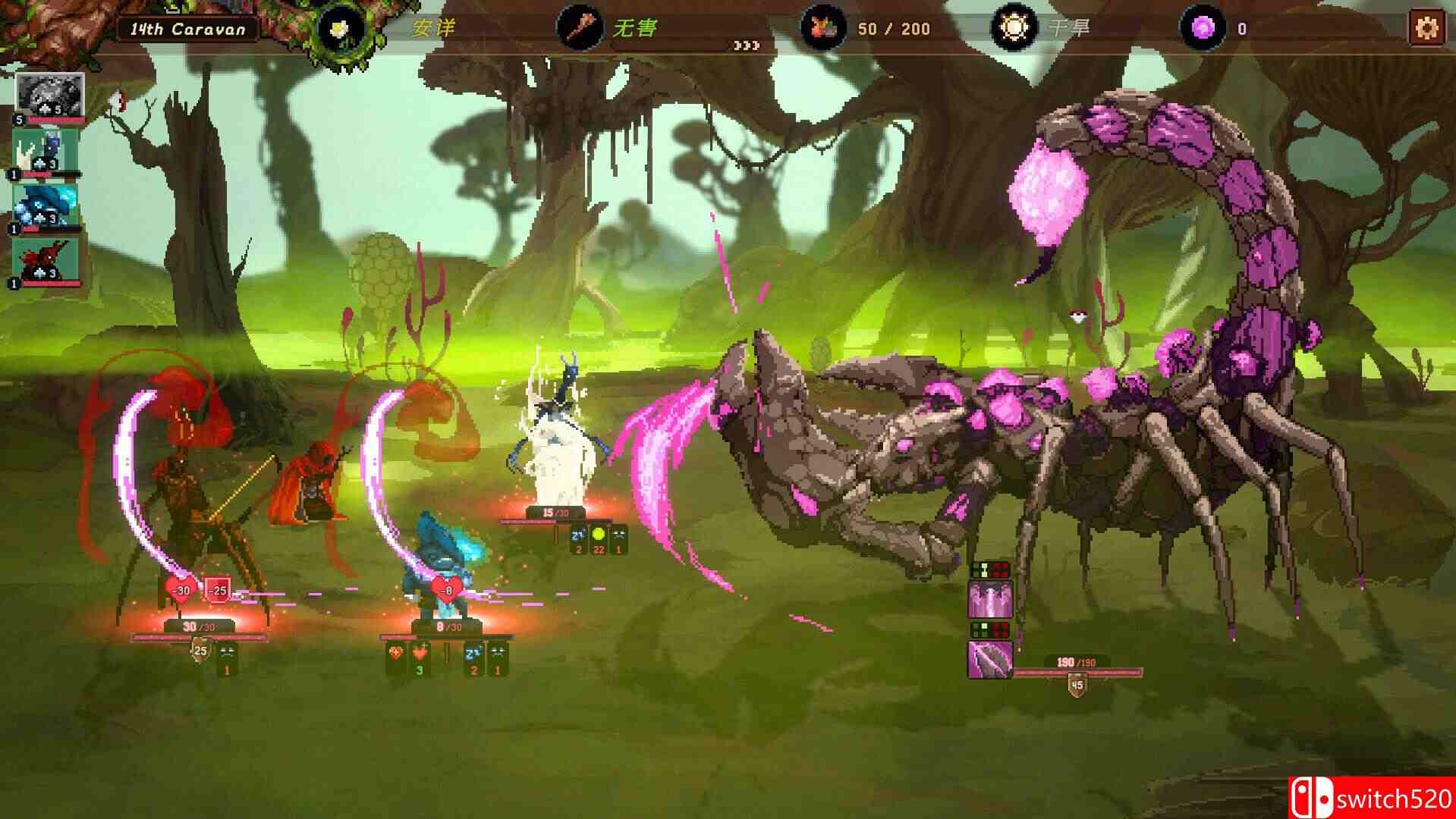This screenshot has width=1456, height=819.
Task: Open the settings gear menu
Action: pyautogui.click(x=1429, y=27)
